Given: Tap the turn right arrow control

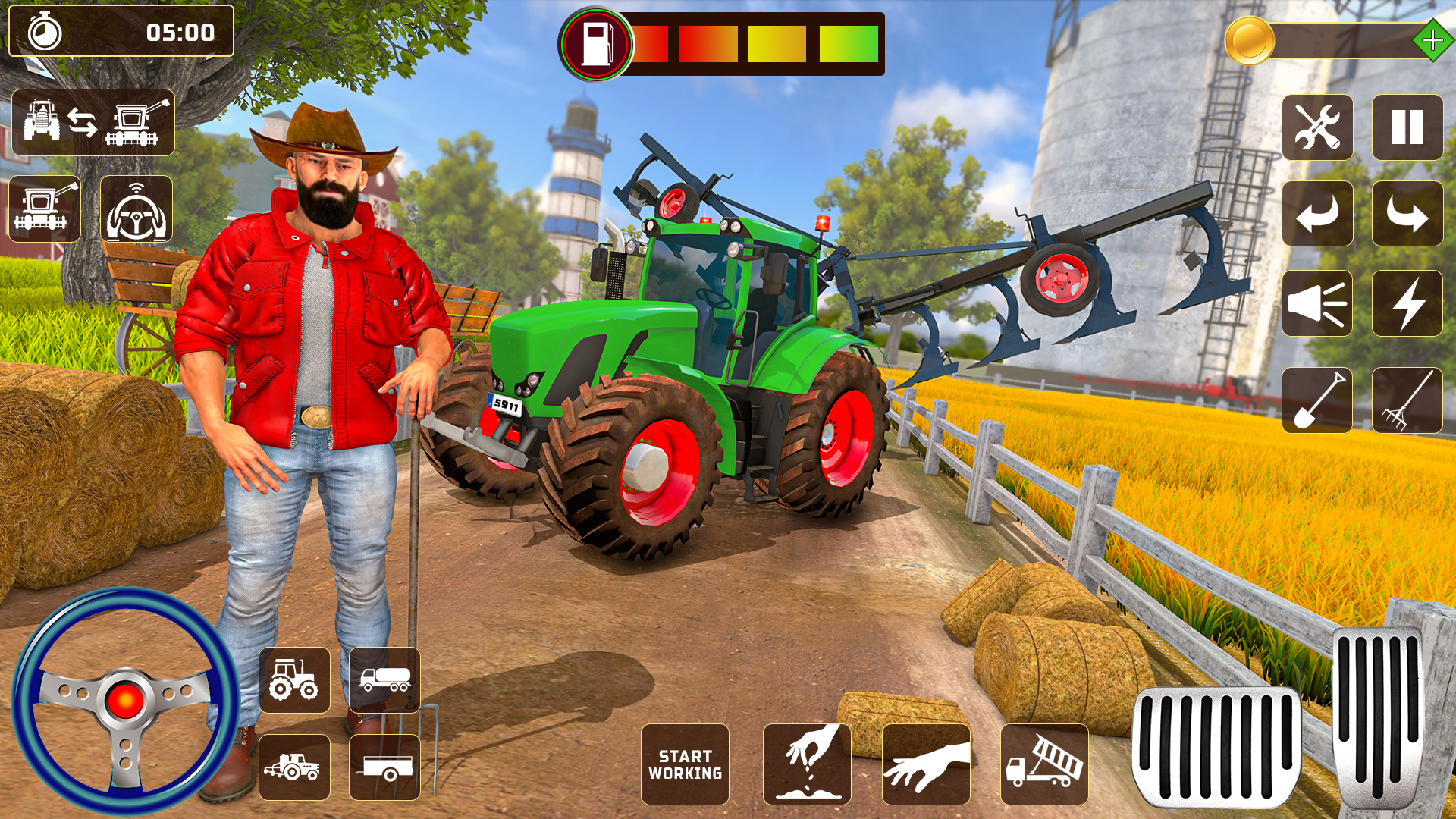Looking at the screenshot, I should [x=1409, y=215].
